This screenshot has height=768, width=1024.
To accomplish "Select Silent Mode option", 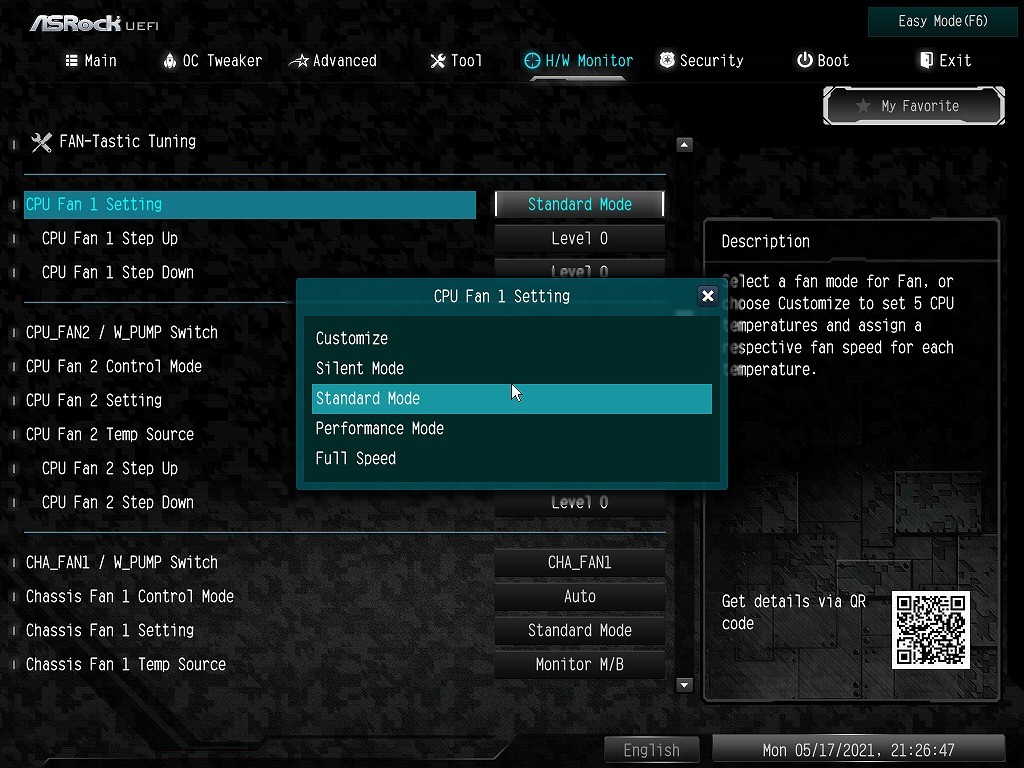I will (x=360, y=368).
